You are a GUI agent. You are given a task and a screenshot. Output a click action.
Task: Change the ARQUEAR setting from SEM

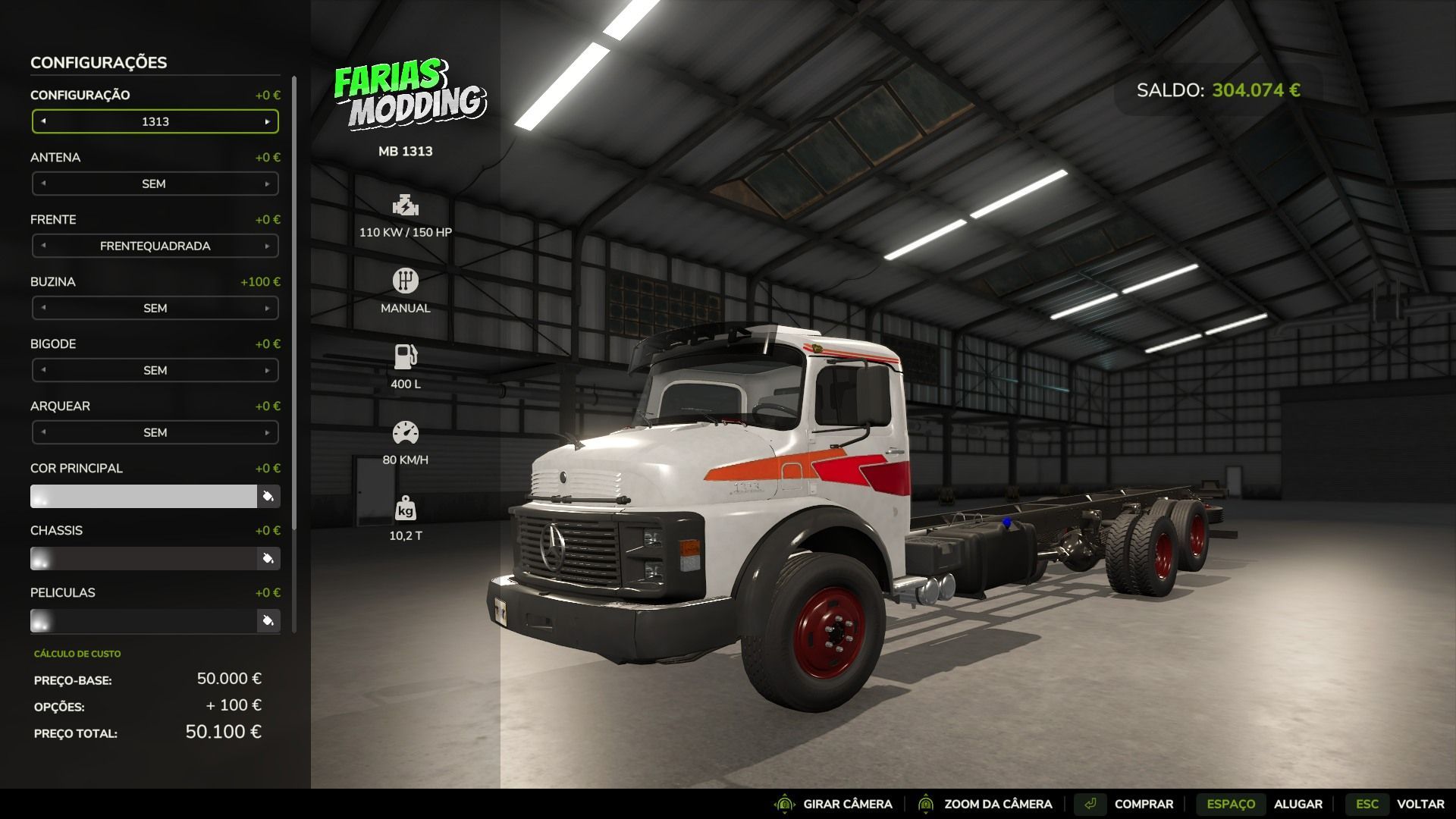click(x=267, y=432)
